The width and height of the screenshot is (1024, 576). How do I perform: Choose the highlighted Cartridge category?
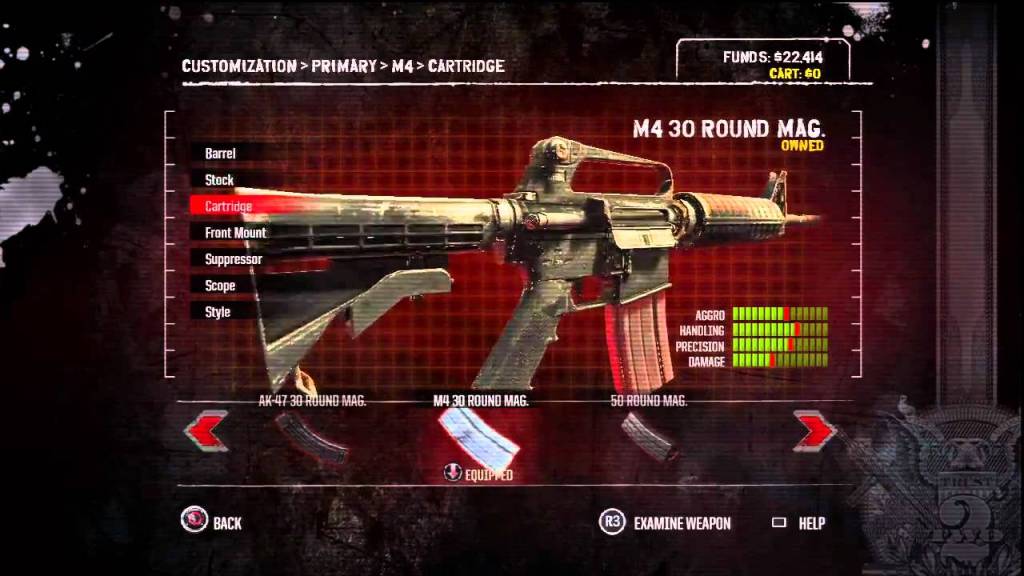pyautogui.click(x=229, y=206)
